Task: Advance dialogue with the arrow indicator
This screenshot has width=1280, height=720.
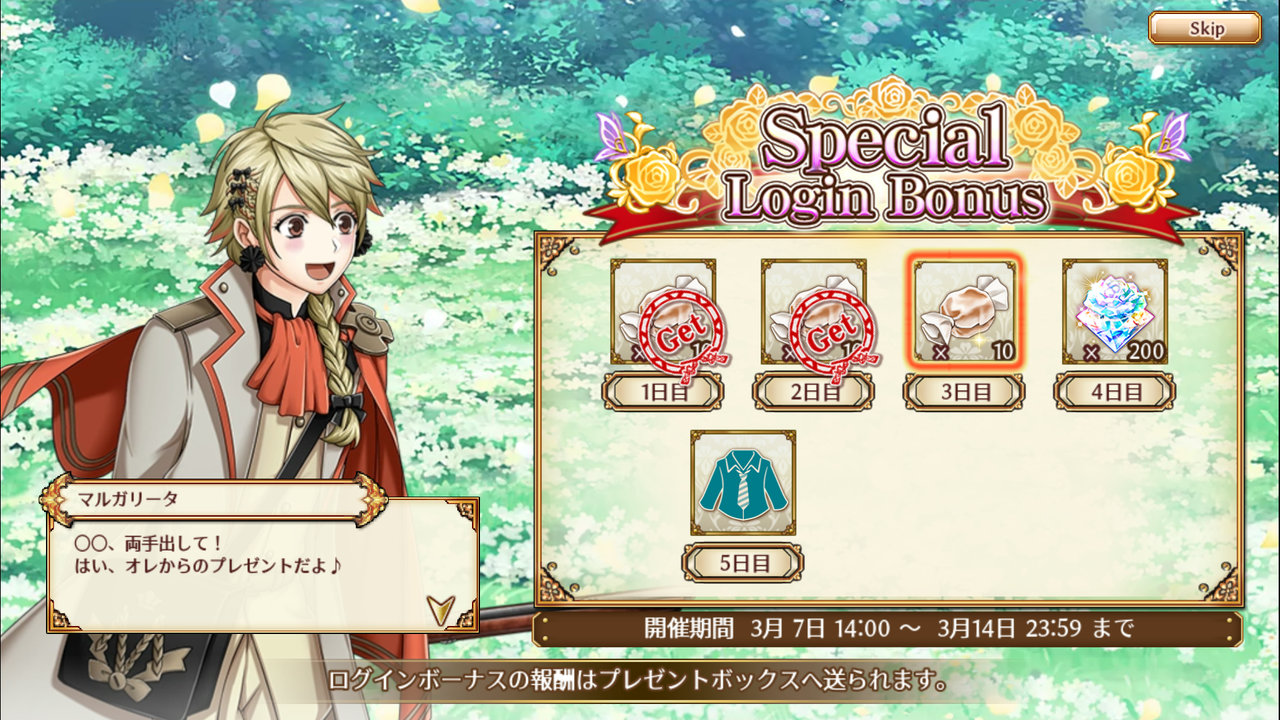Action: (440, 609)
